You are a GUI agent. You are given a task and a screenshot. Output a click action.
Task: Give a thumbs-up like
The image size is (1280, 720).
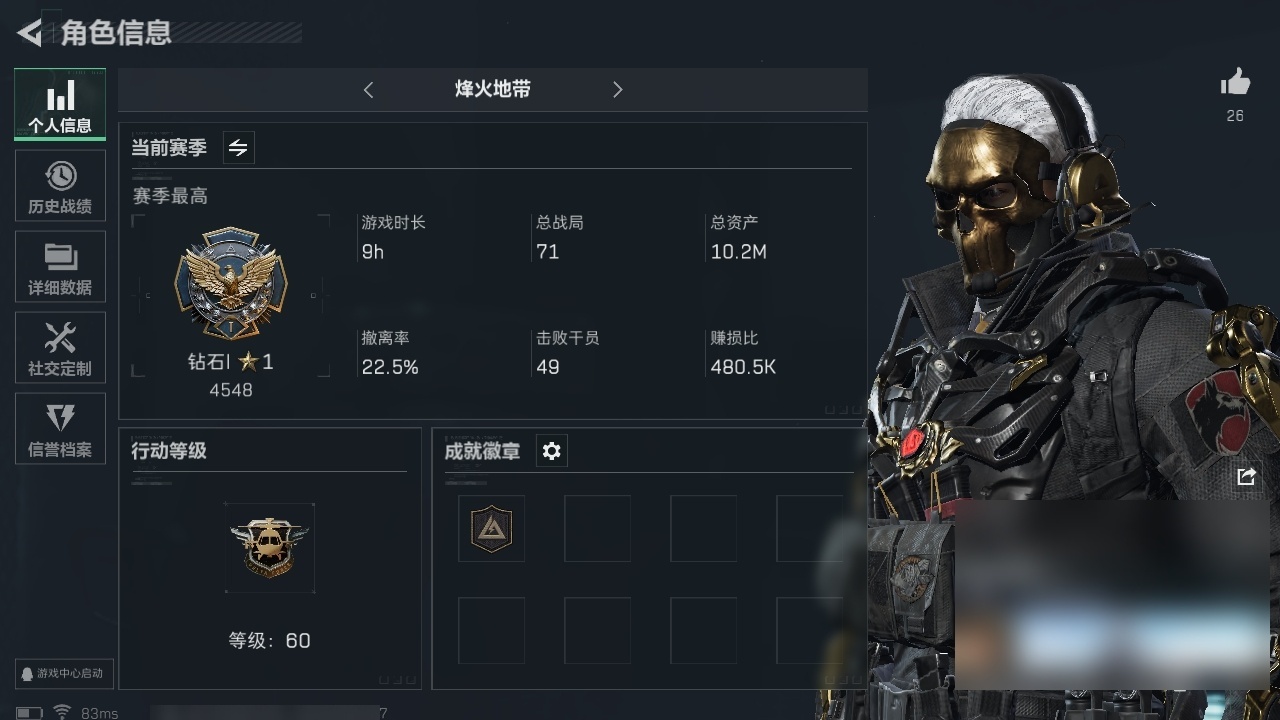tap(1235, 84)
